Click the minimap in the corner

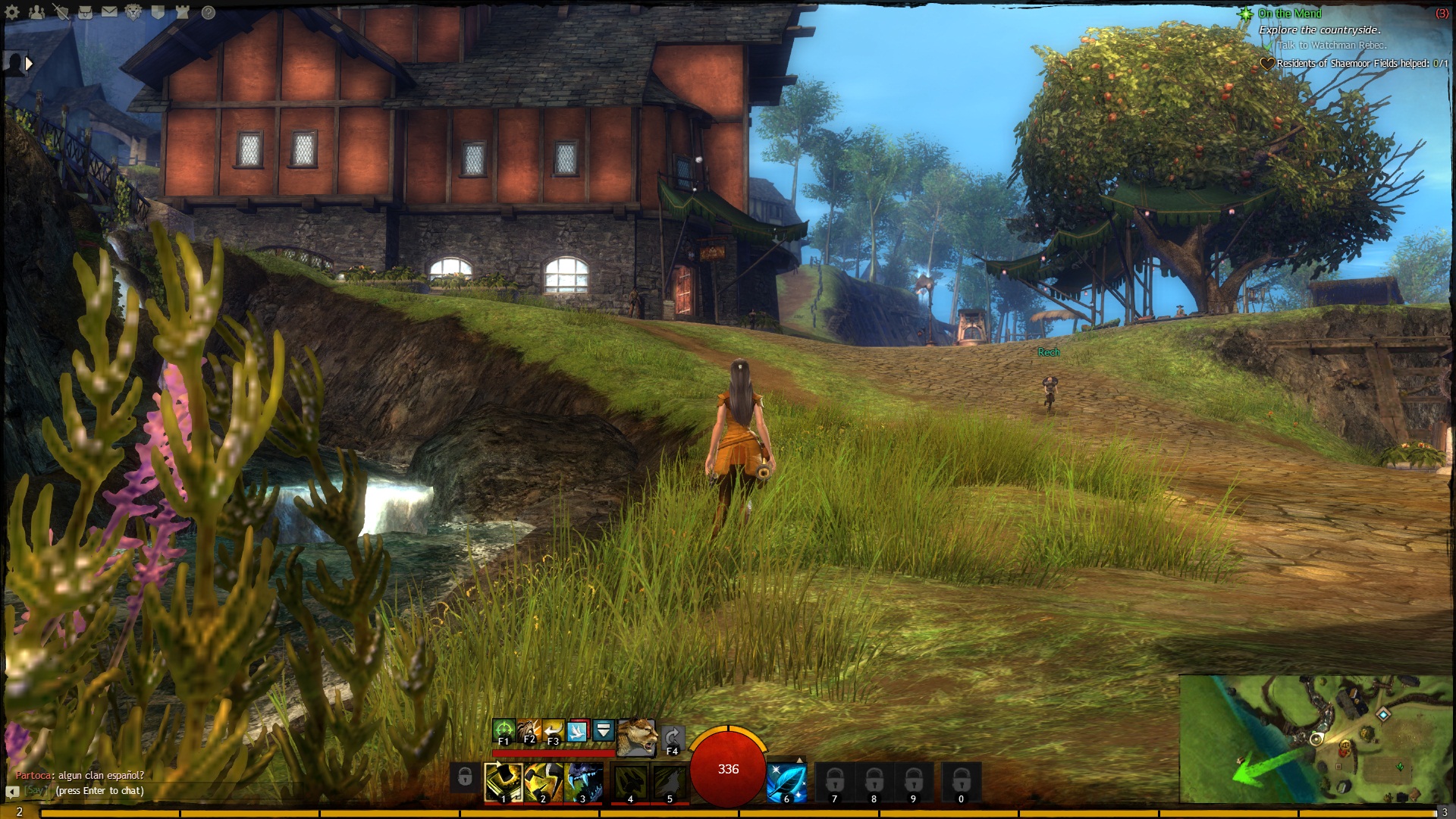[1316, 739]
